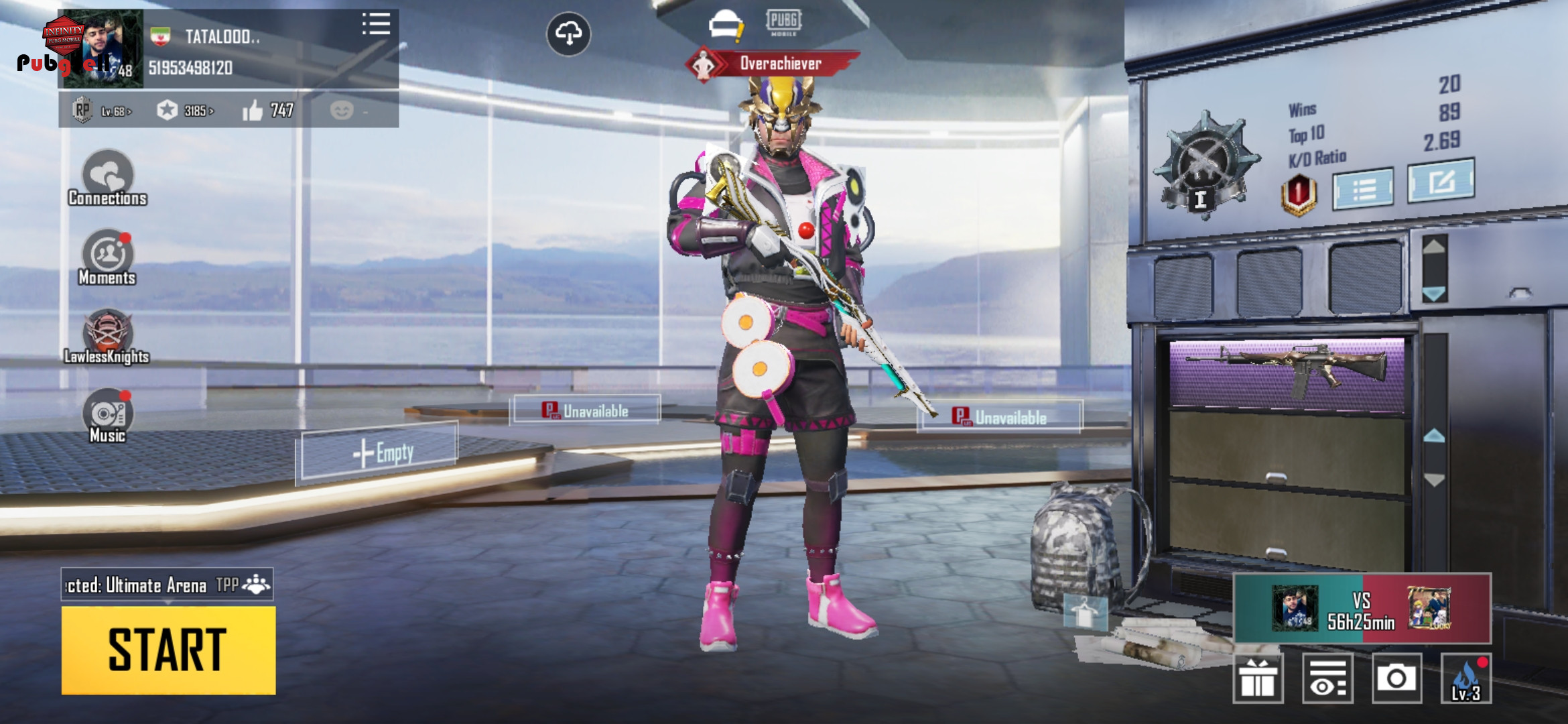This screenshot has width=1568, height=724.
Task: Take a photo with the camera button
Action: [x=1396, y=678]
